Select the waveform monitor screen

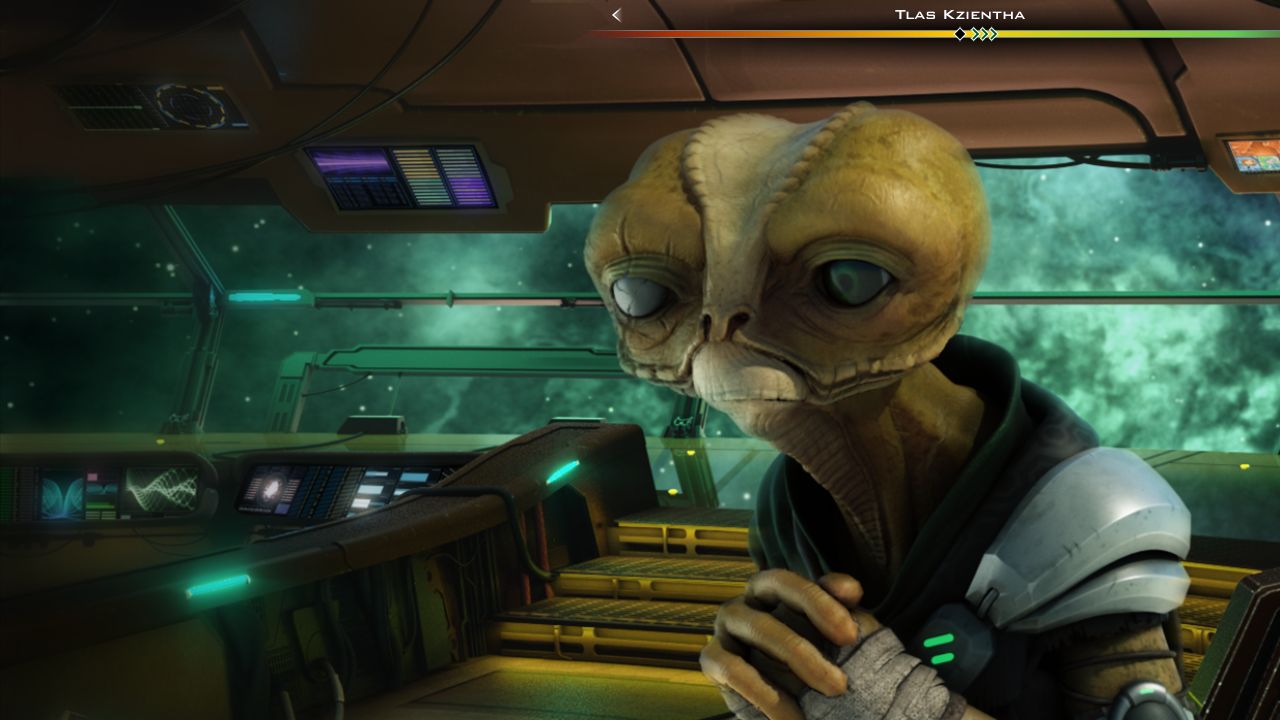click(x=160, y=488)
